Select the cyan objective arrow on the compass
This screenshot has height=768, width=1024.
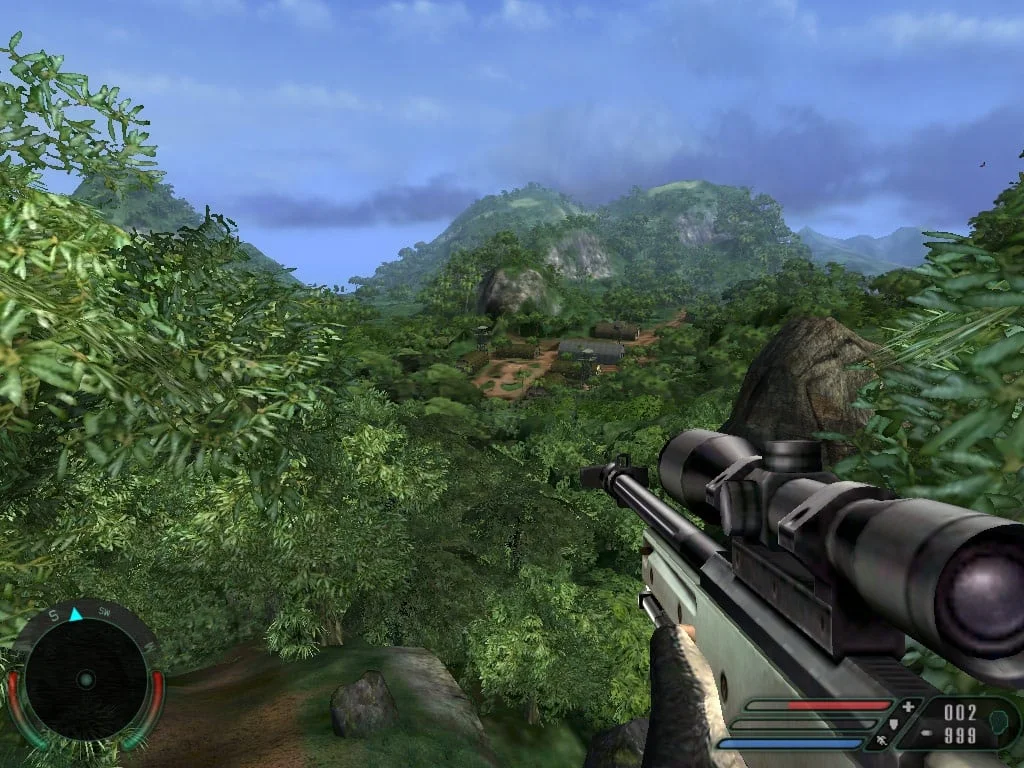tap(76, 614)
